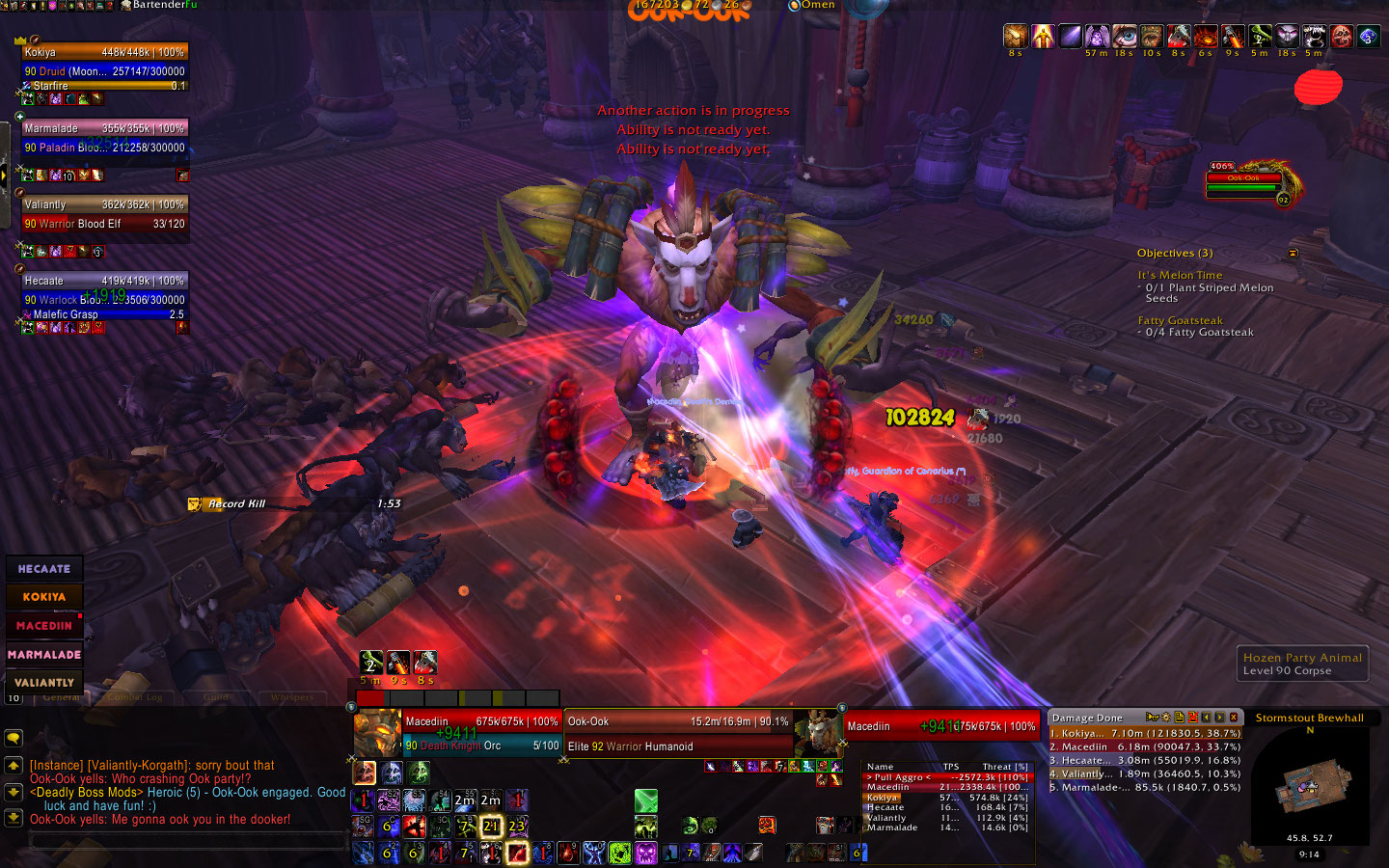This screenshot has width=1389, height=868.
Task: Close the Damage Done meter window
Action: tap(1234, 718)
